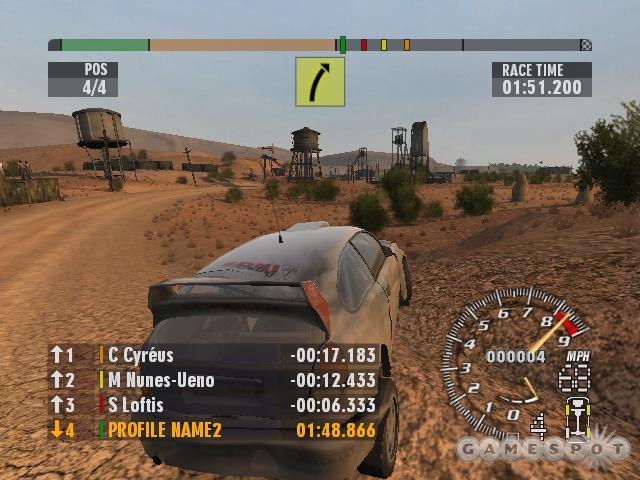640x480 pixels.
Task: Click the green player marker on the stage progress bar
Action: pyautogui.click(x=343, y=45)
